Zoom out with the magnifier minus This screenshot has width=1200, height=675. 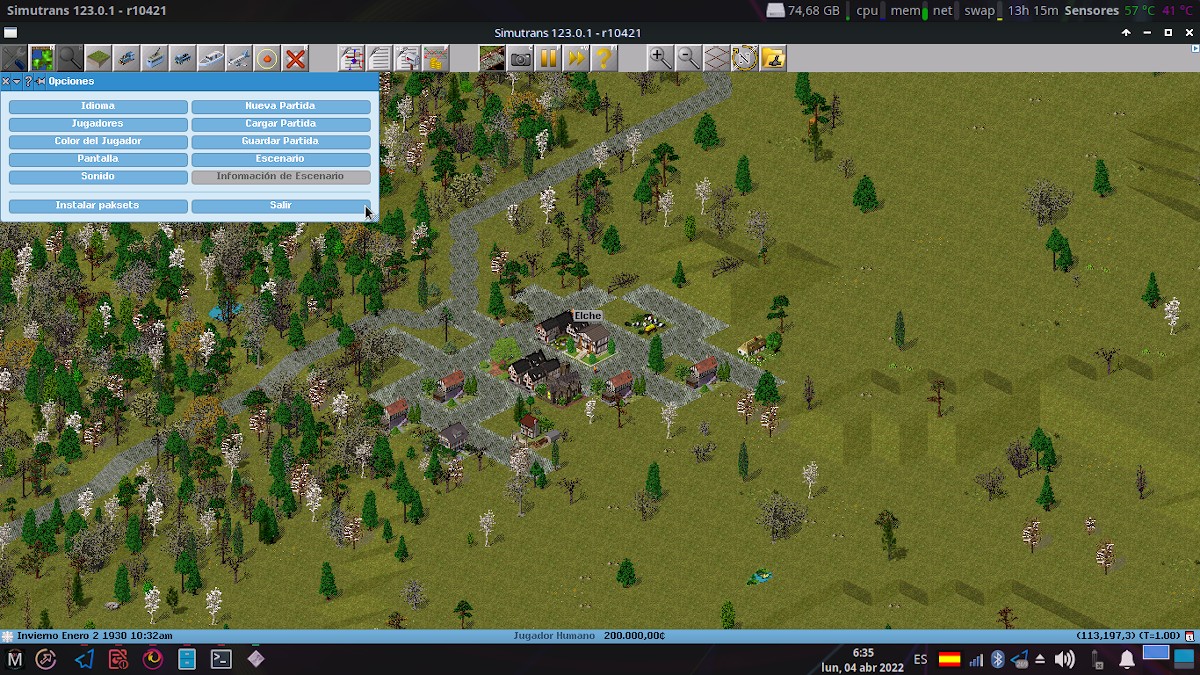[688, 58]
